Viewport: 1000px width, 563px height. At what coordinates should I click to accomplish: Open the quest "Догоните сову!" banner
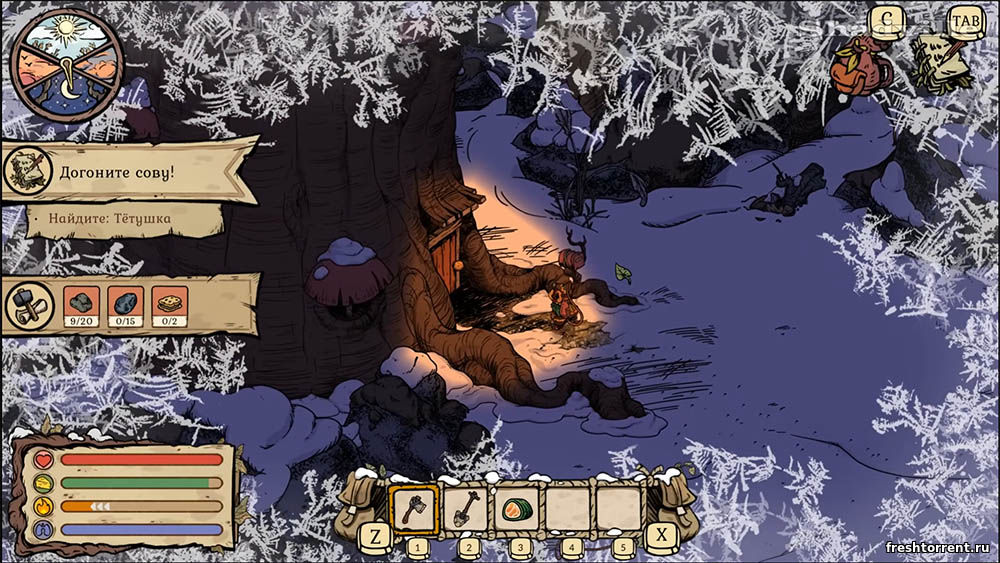tap(130, 172)
